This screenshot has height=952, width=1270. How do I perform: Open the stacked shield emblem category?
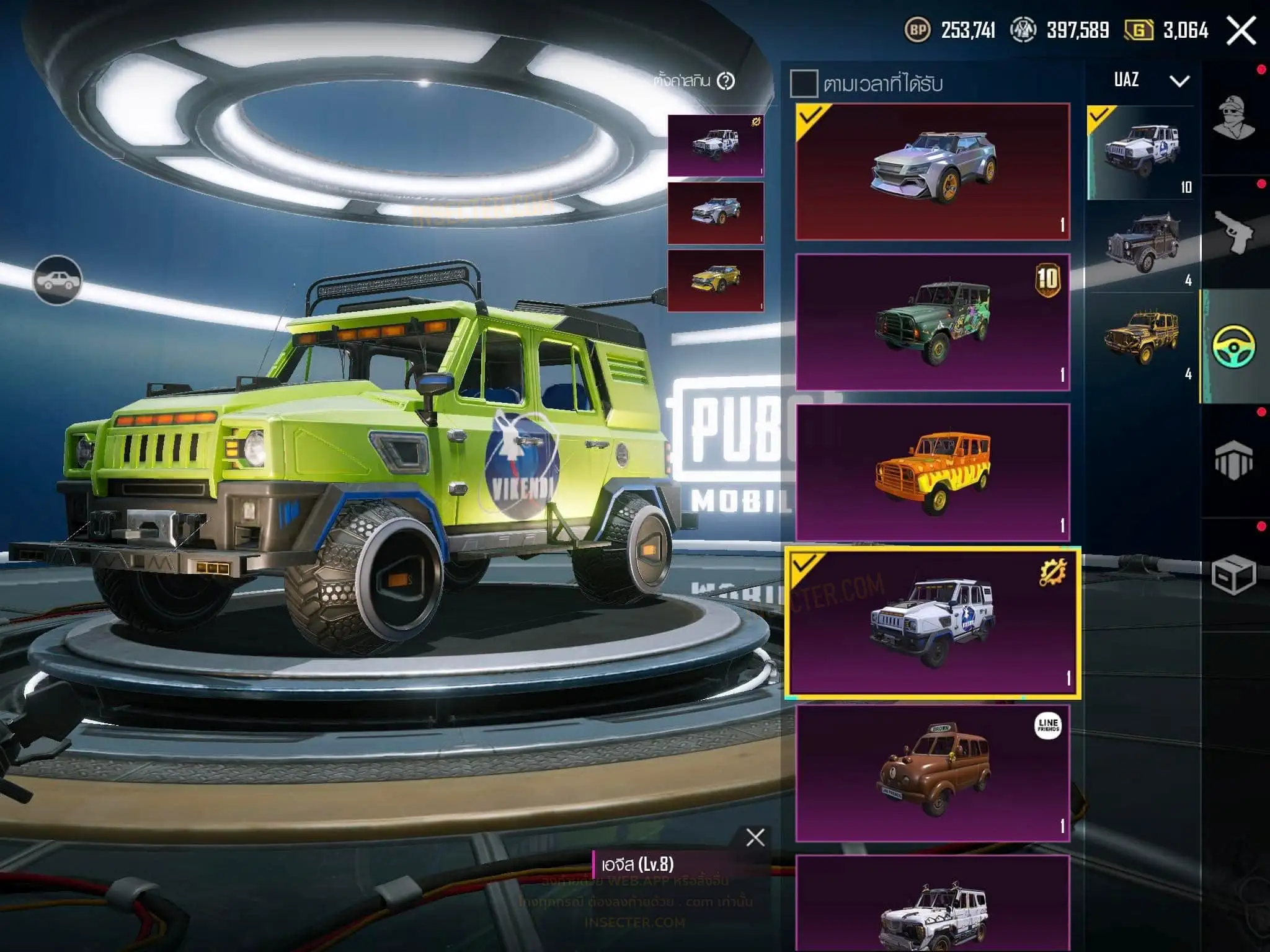[1234, 461]
